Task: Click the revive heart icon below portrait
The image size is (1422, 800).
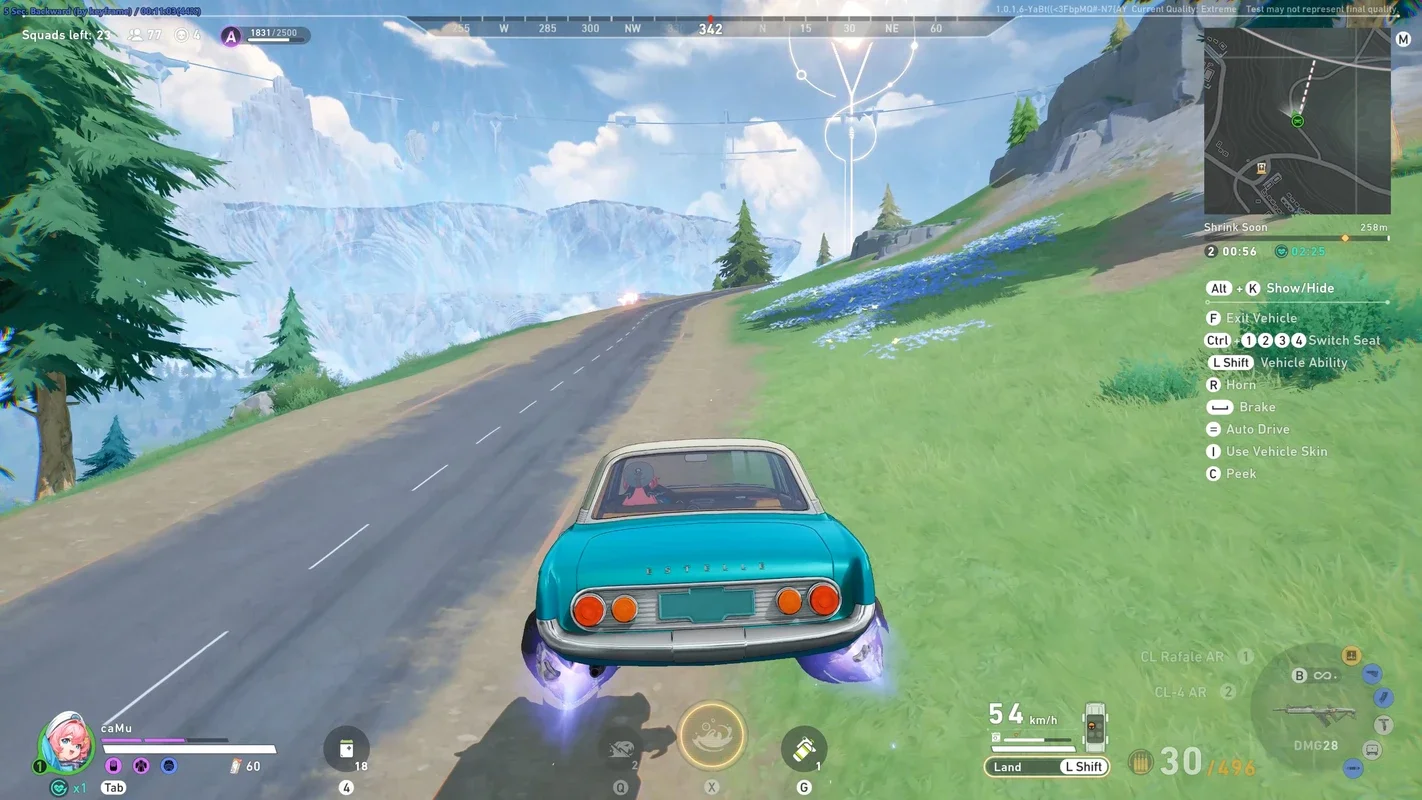Action: pyautogui.click(x=59, y=788)
